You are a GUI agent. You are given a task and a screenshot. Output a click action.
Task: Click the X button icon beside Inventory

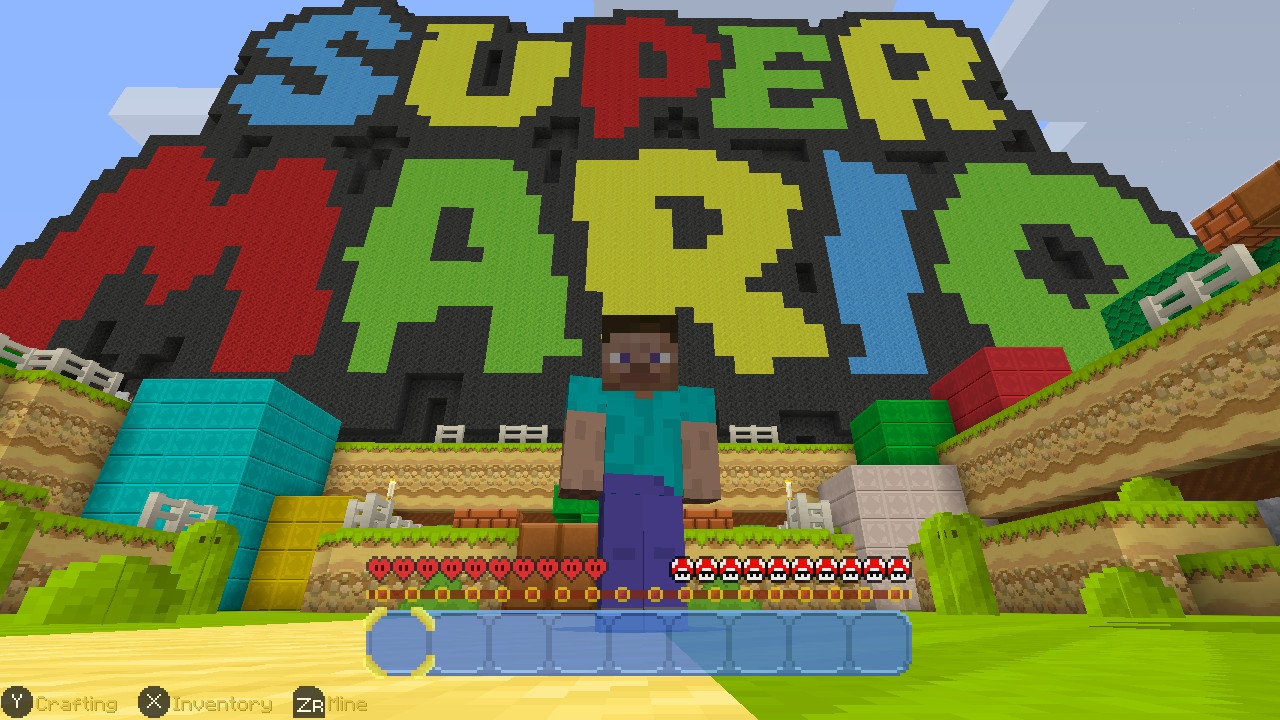tap(152, 703)
